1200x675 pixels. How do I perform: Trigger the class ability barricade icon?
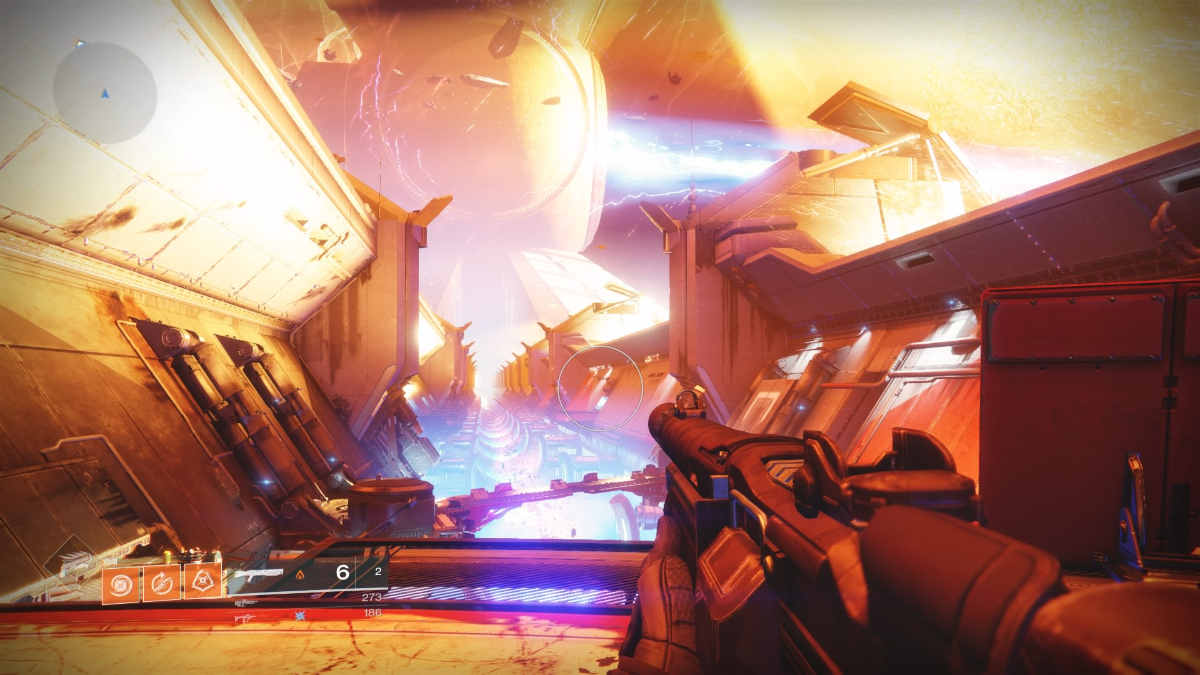pos(203,581)
